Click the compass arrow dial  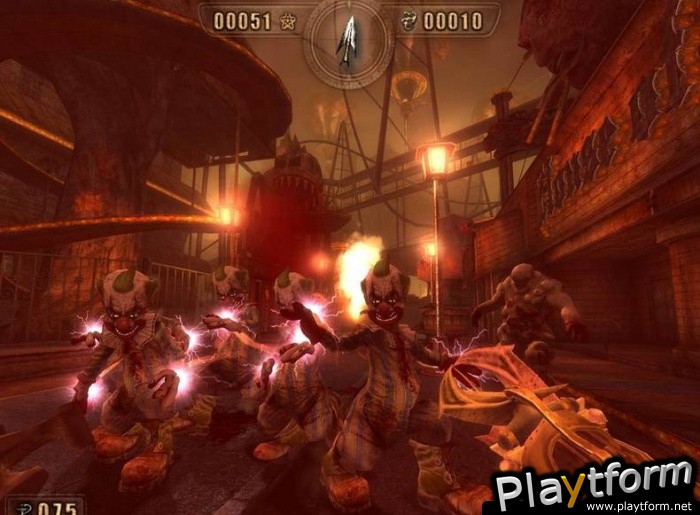[350, 42]
